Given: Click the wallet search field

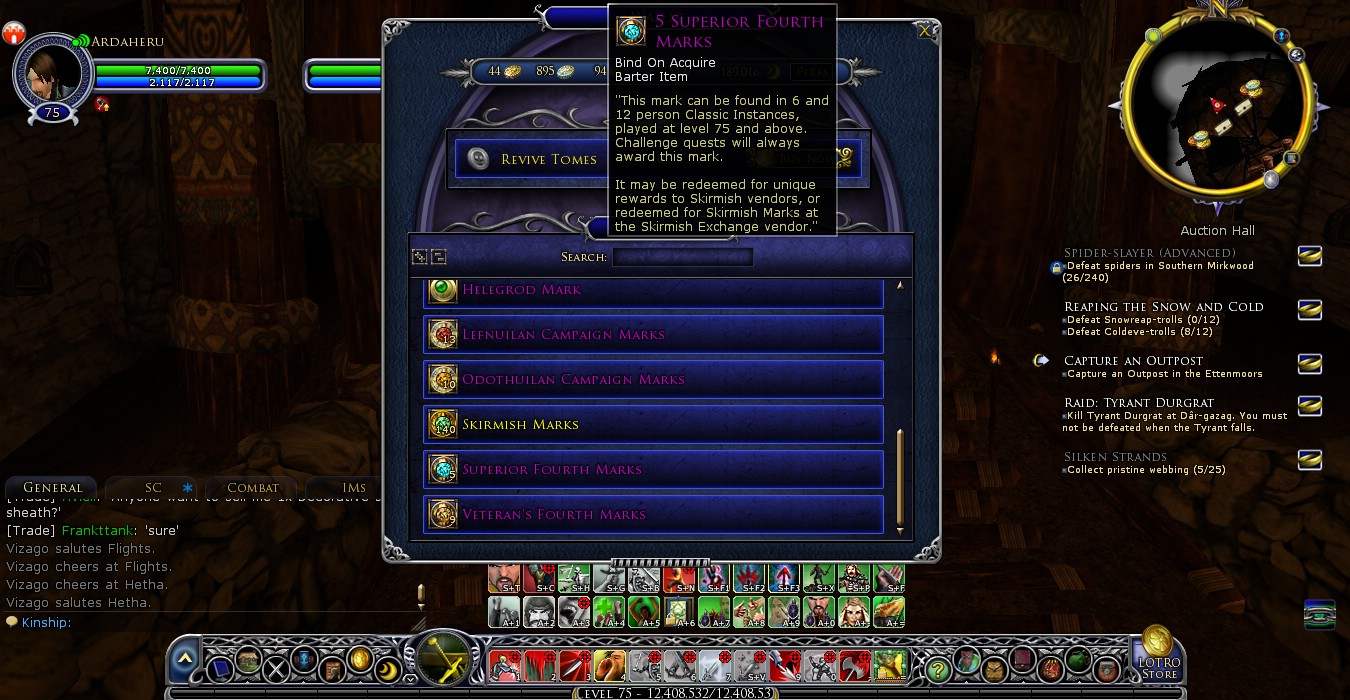Looking at the screenshot, I should coord(682,257).
